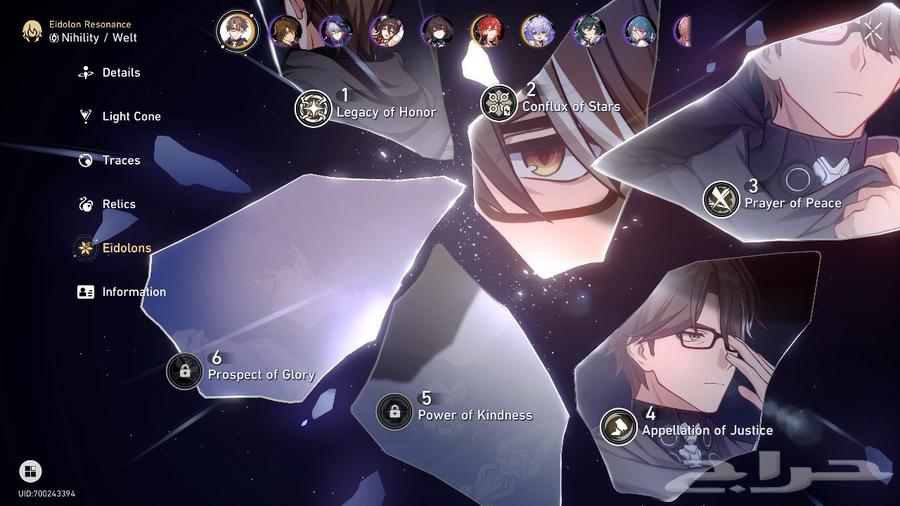Click the locked Power of Kindness Eidolon
The width and height of the screenshot is (900, 506).
[x=394, y=411]
